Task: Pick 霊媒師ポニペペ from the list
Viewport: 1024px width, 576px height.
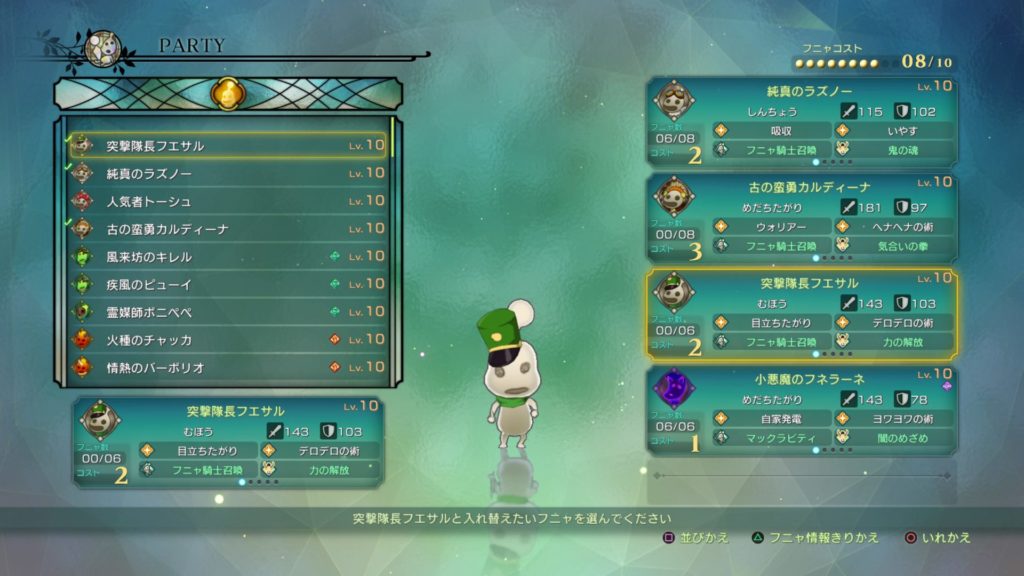Action: [230, 312]
